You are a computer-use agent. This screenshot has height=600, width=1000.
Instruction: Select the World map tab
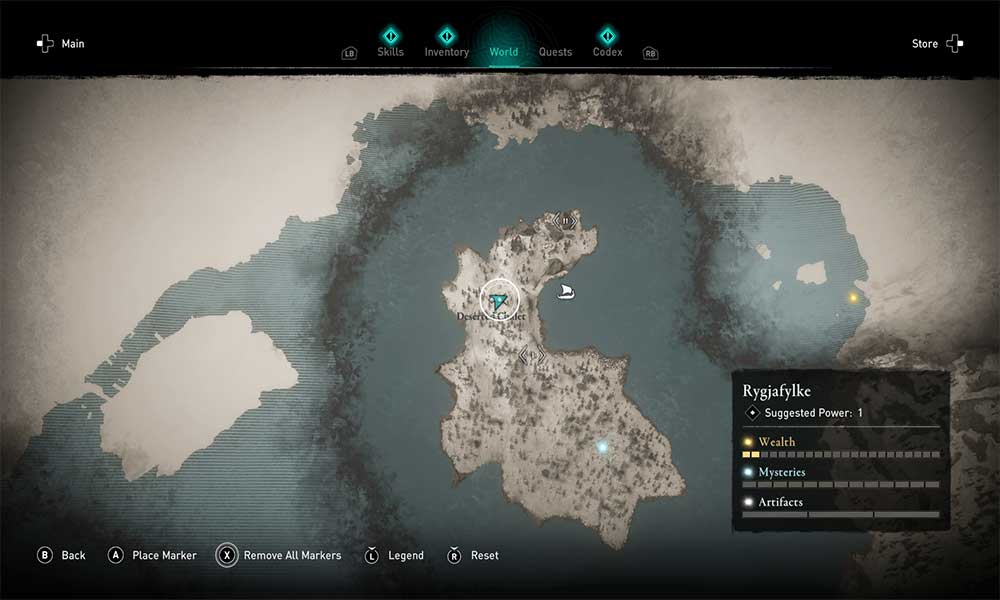click(x=503, y=51)
